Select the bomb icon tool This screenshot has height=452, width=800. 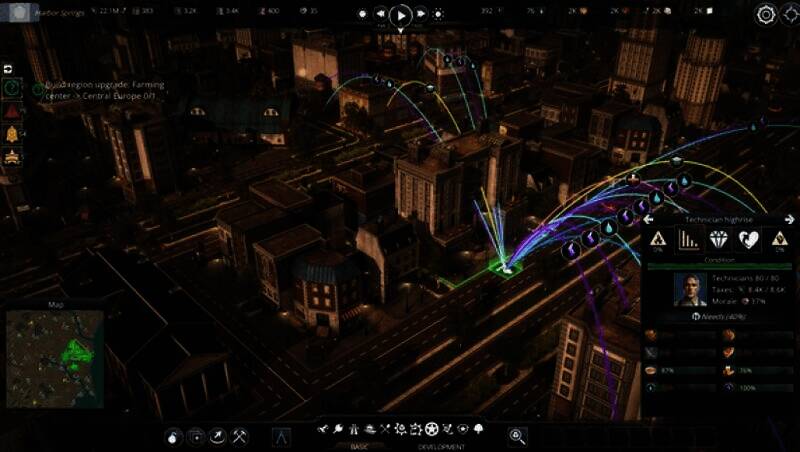click(x=173, y=435)
